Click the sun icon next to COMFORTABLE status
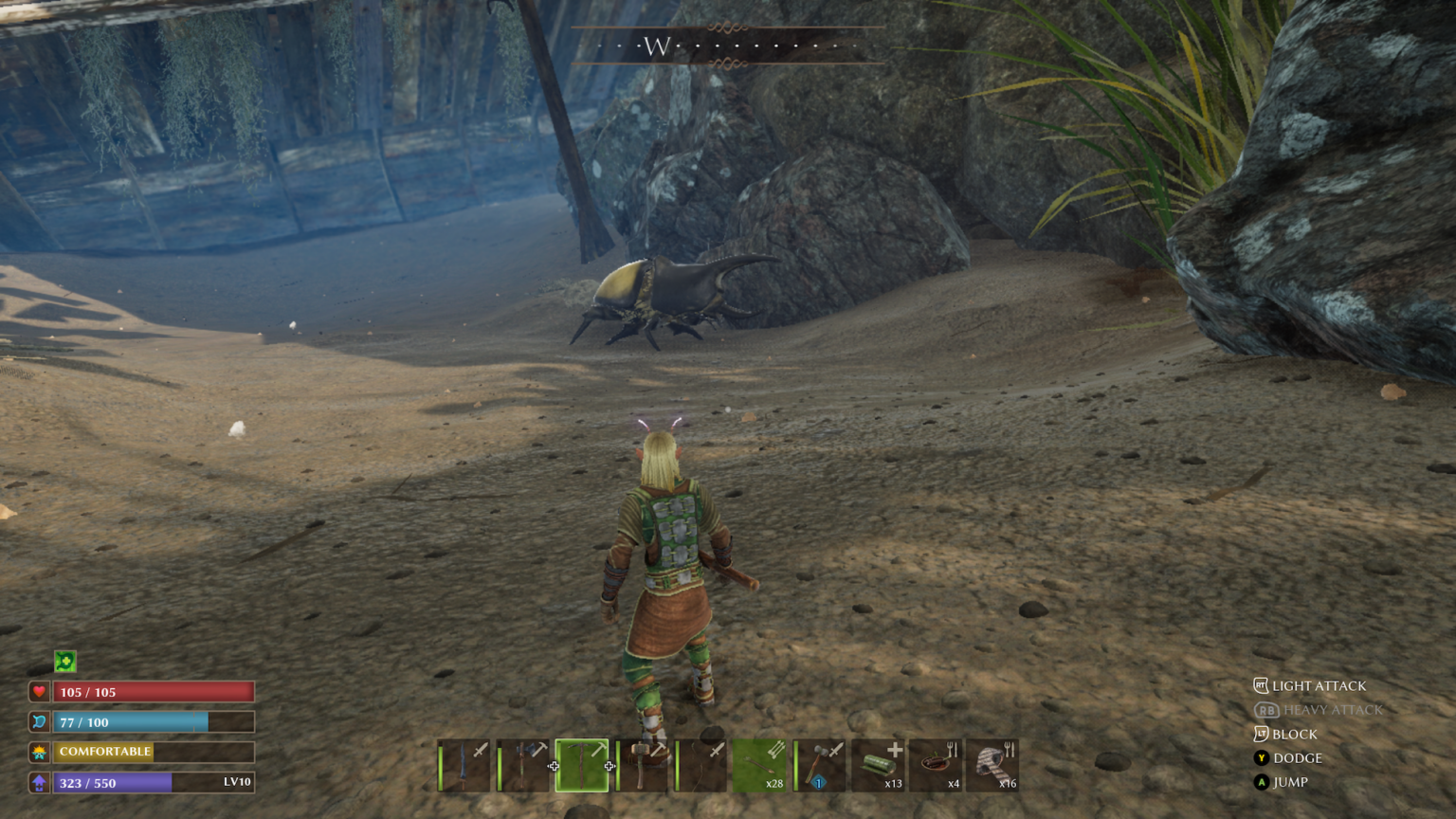The image size is (1456, 819). tap(37, 752)
